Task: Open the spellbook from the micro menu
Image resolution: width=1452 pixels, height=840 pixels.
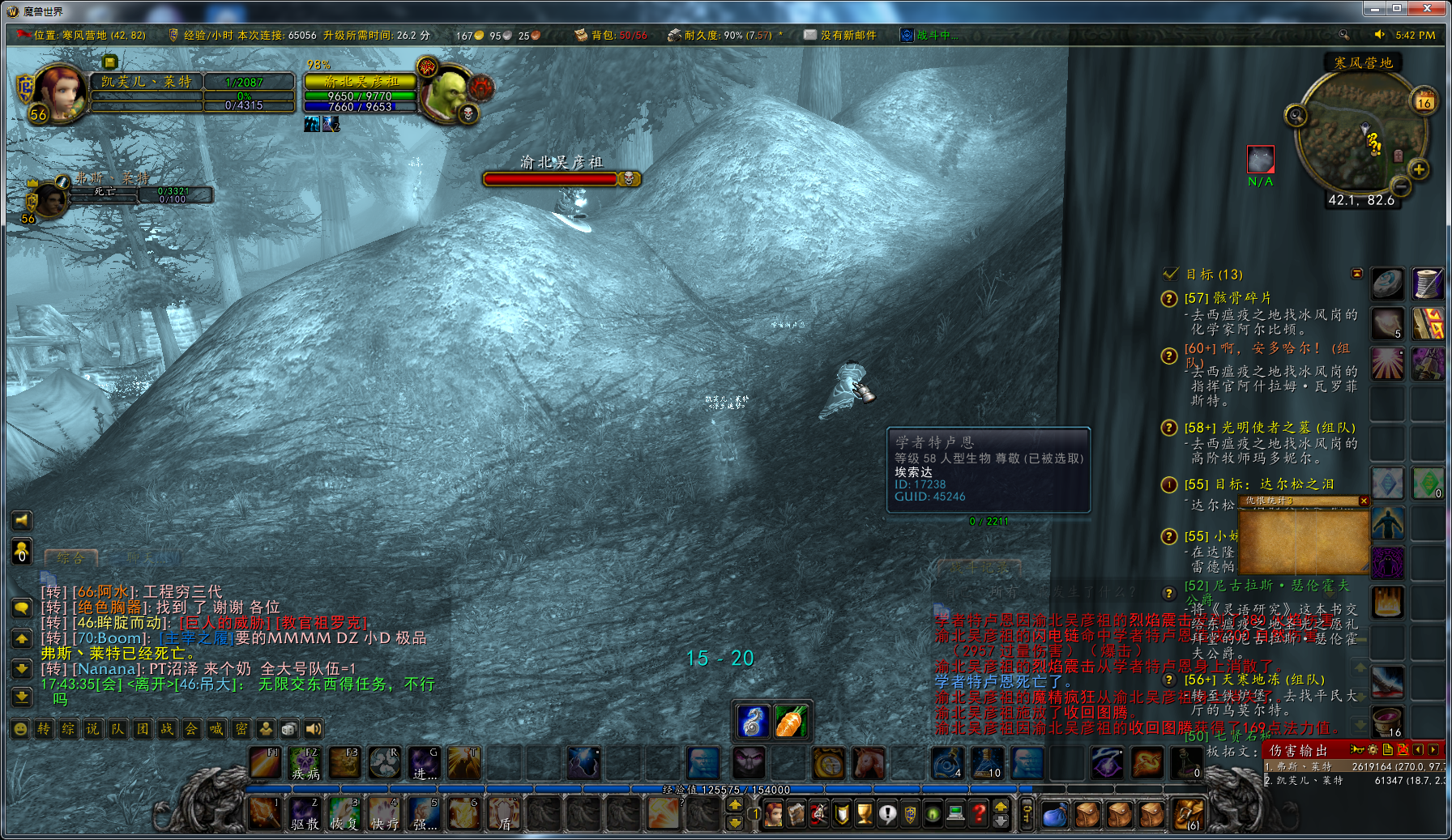Action: pyautogui.click(x=796, y=814)
